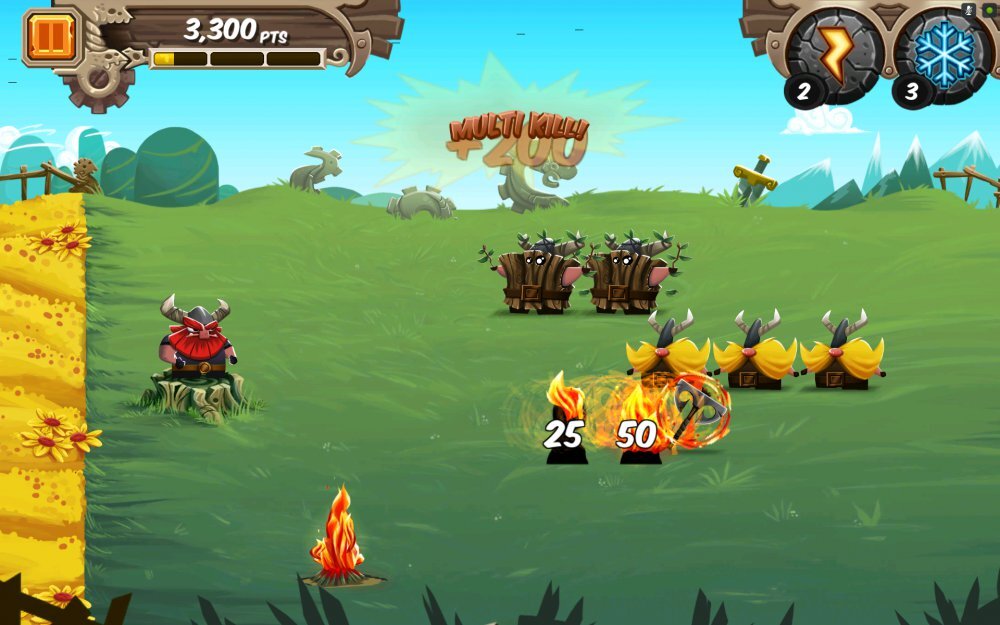Activate the lightning bolt power-up
Screen dimensions: 1000x625
click(836, 55)
